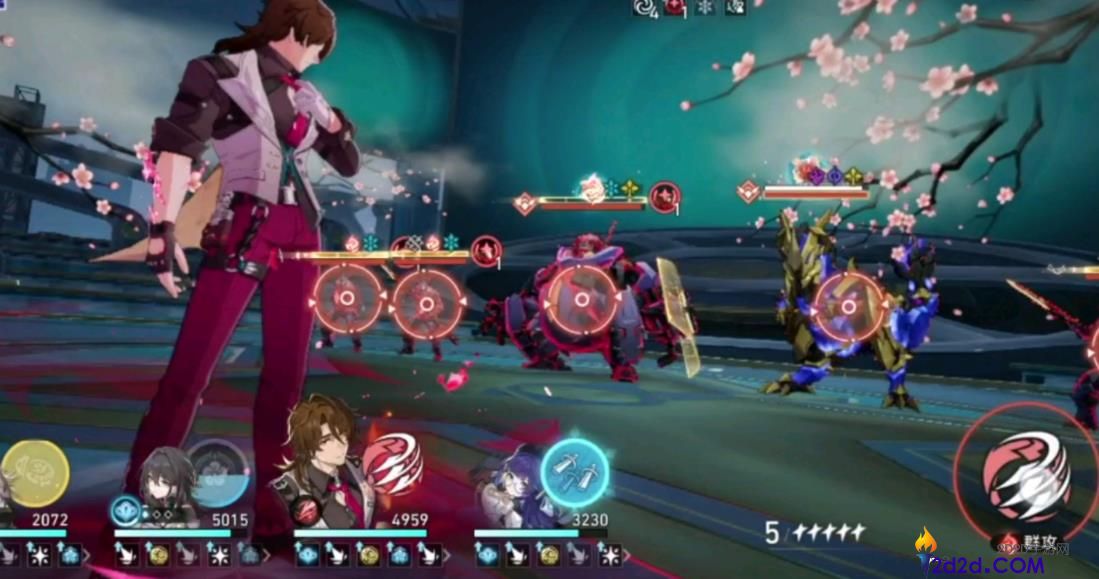Tap the small red flame ultimate orb
Image resolution: width=1099 pixels, height=579 pixels.
(x=391, y=464)
